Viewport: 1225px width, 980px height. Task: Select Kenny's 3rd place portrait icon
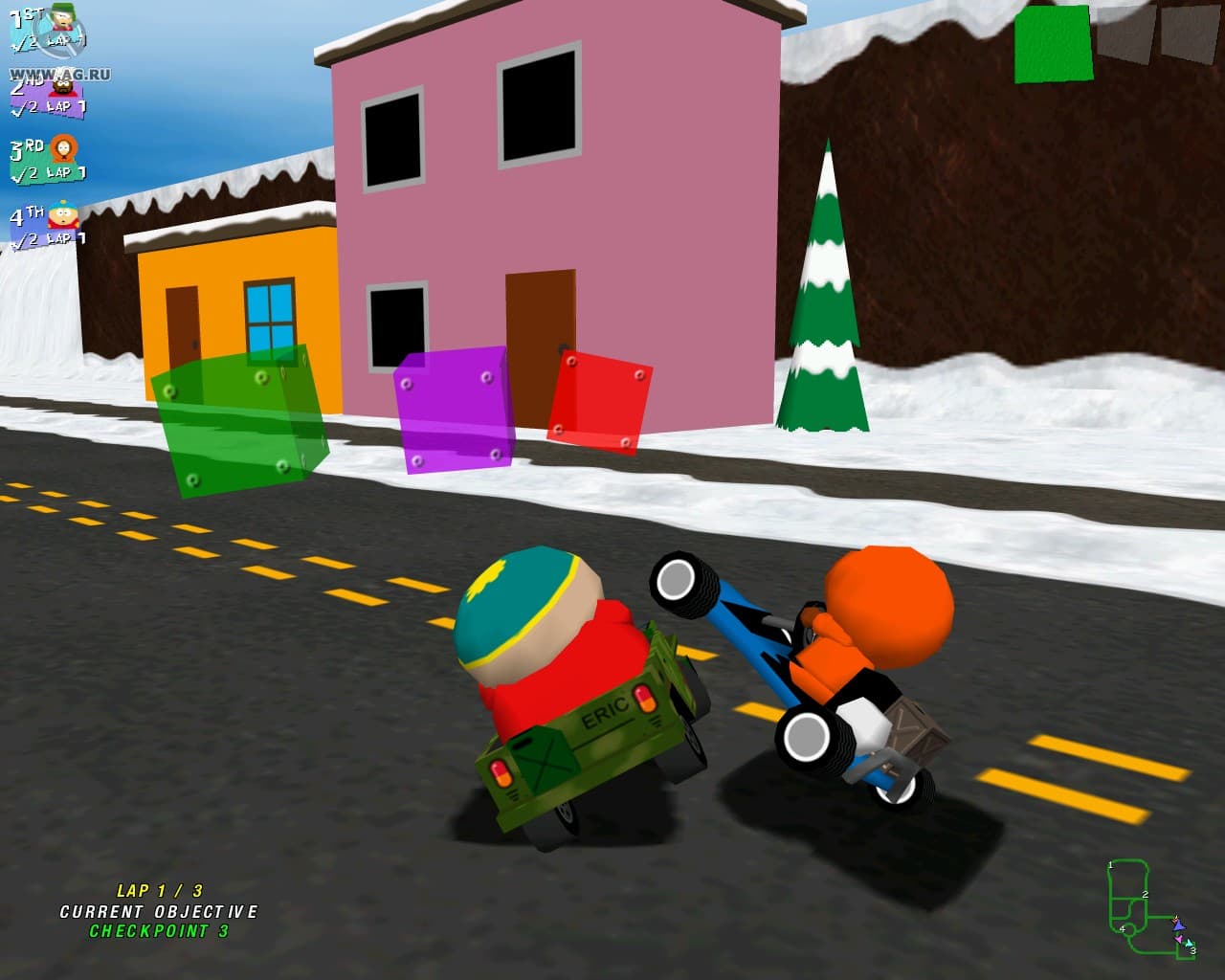click(63, 149)
